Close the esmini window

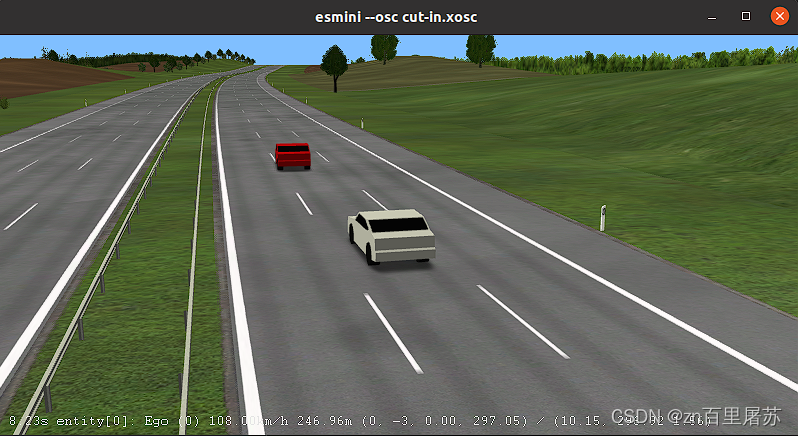[x=779, y=16]
